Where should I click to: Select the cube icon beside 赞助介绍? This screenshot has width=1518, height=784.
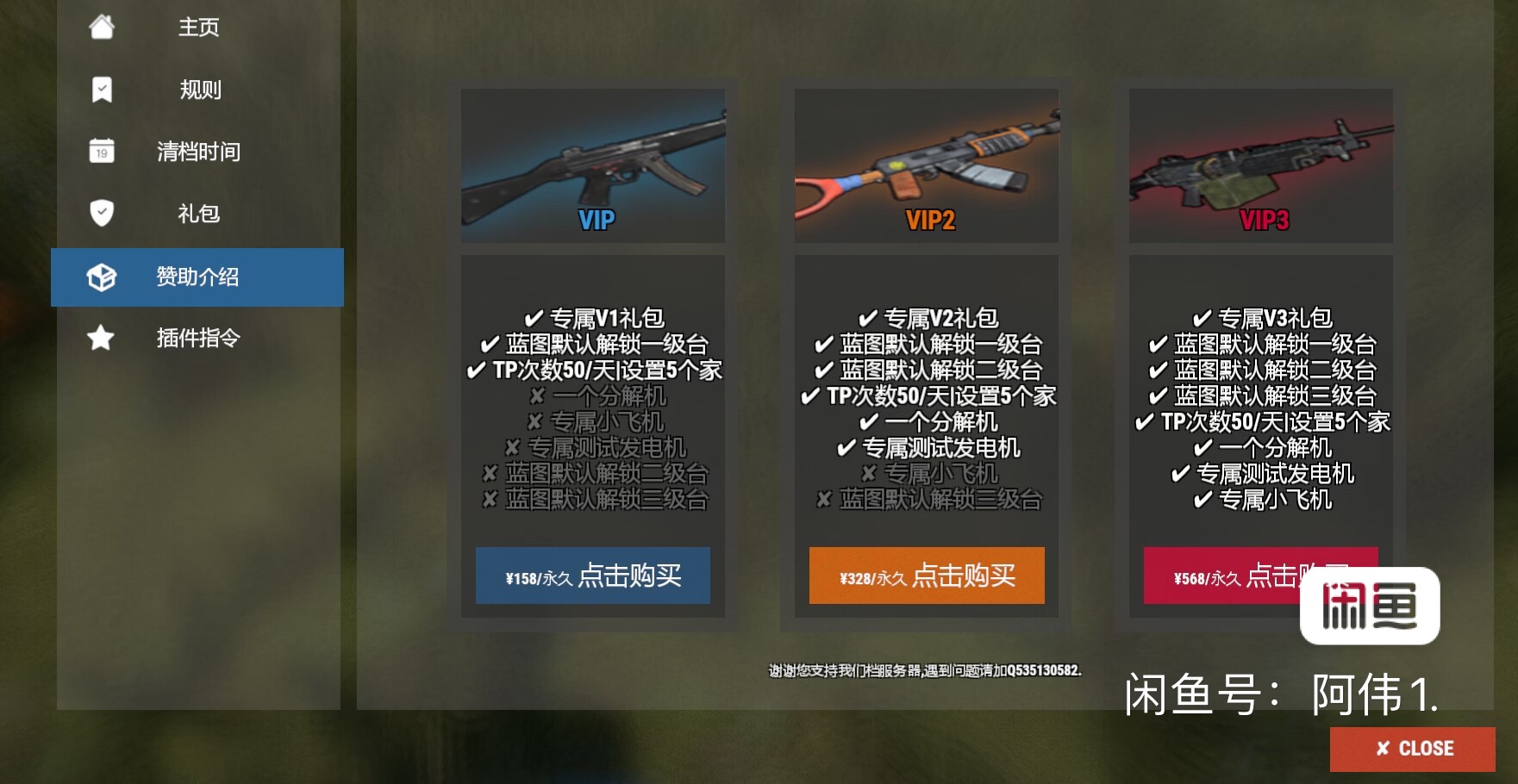100,277
